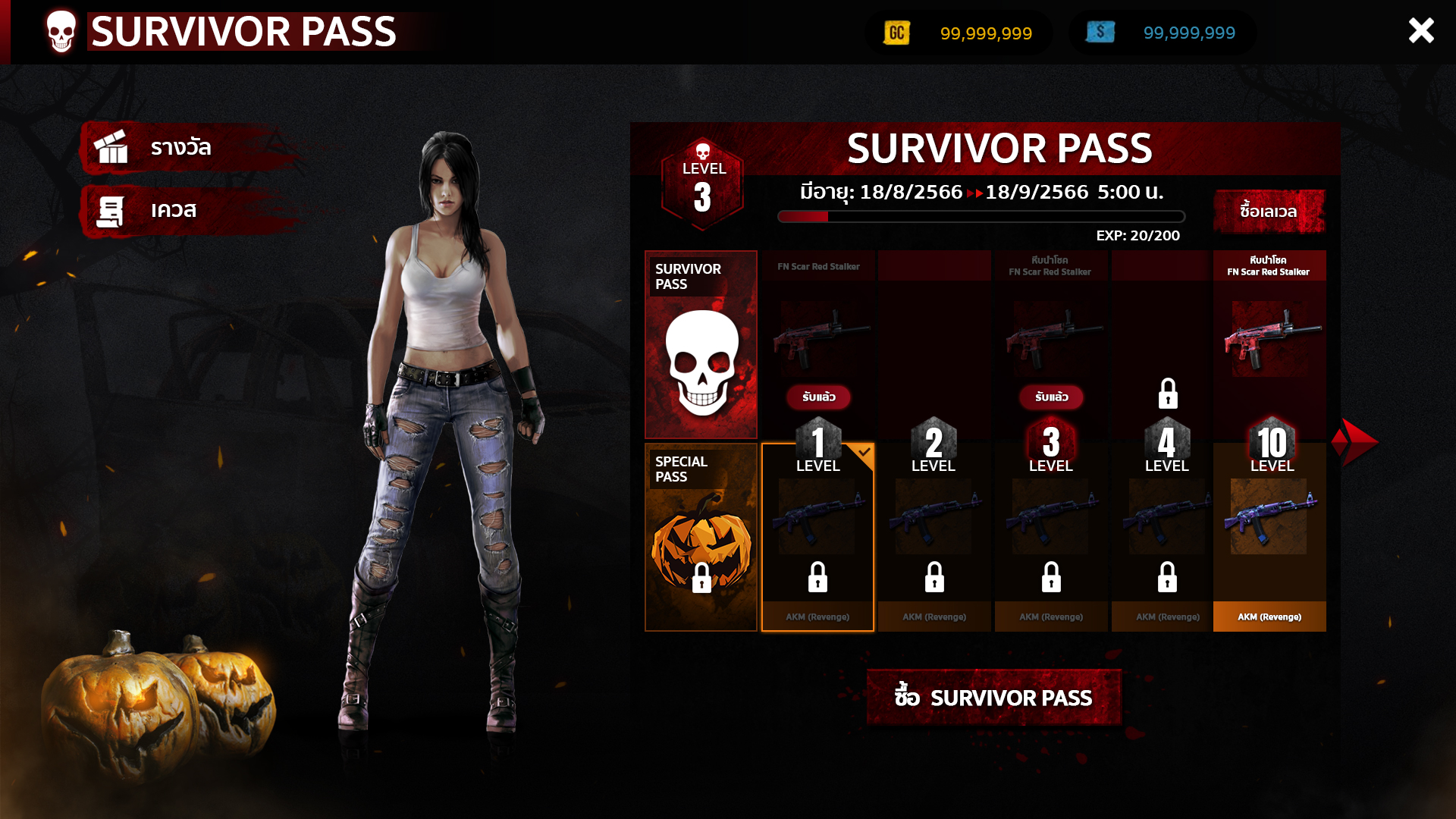Click the locked level 4 survivor reward
1456x819 pixels.
(x=1167, y=349)
